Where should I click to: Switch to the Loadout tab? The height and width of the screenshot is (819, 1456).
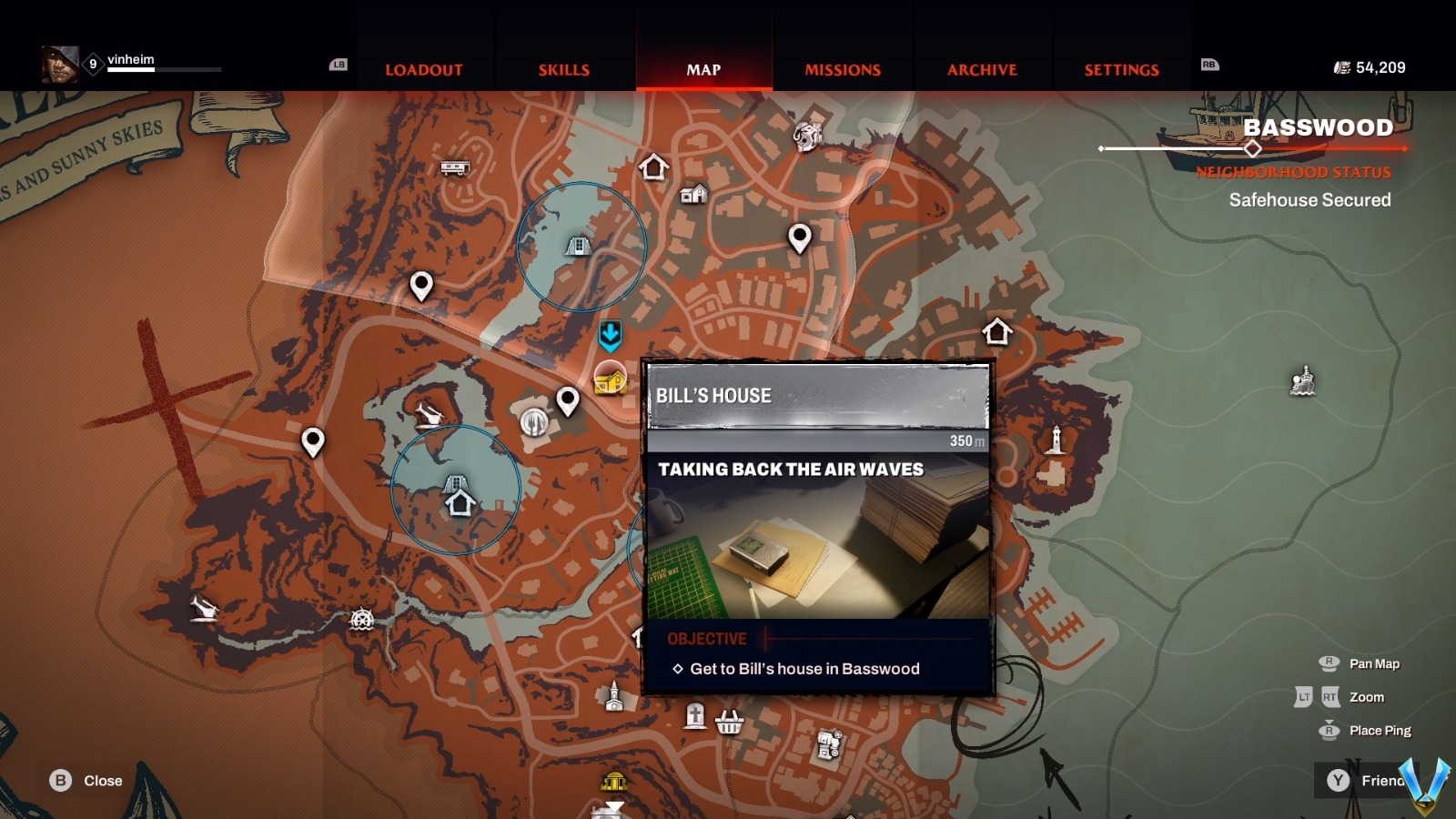pyautogui.click(x=423, y=70)
